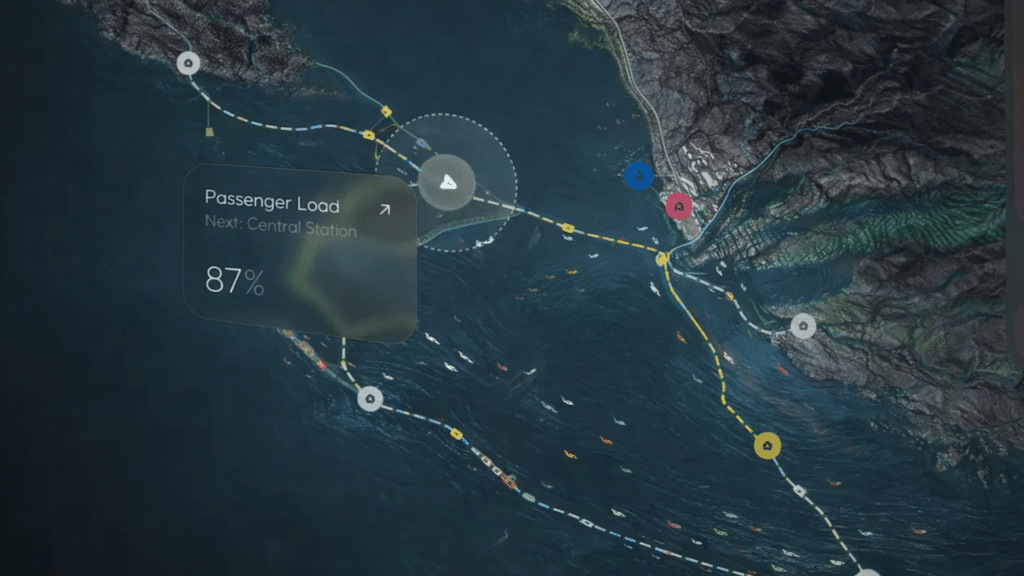Select the Passenger Load info panel

pos(298,252)
